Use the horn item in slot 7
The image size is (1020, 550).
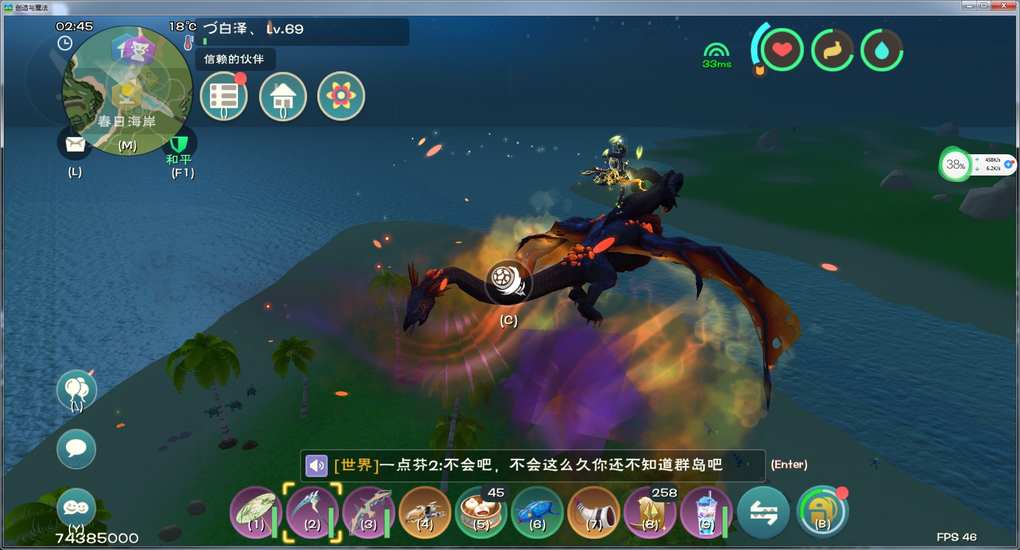click(593, 512)
